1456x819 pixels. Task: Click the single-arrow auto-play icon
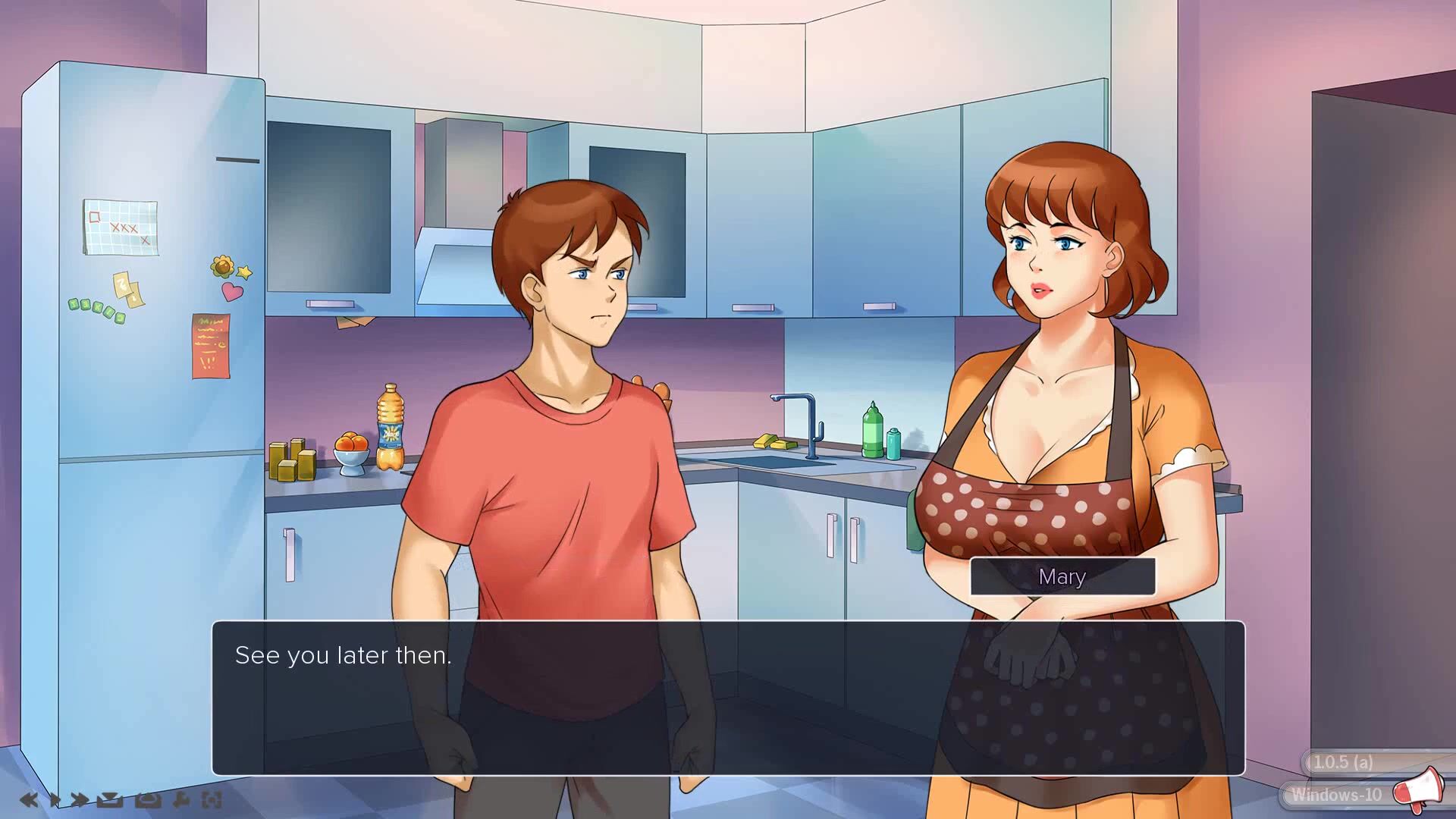click(55, 799)
